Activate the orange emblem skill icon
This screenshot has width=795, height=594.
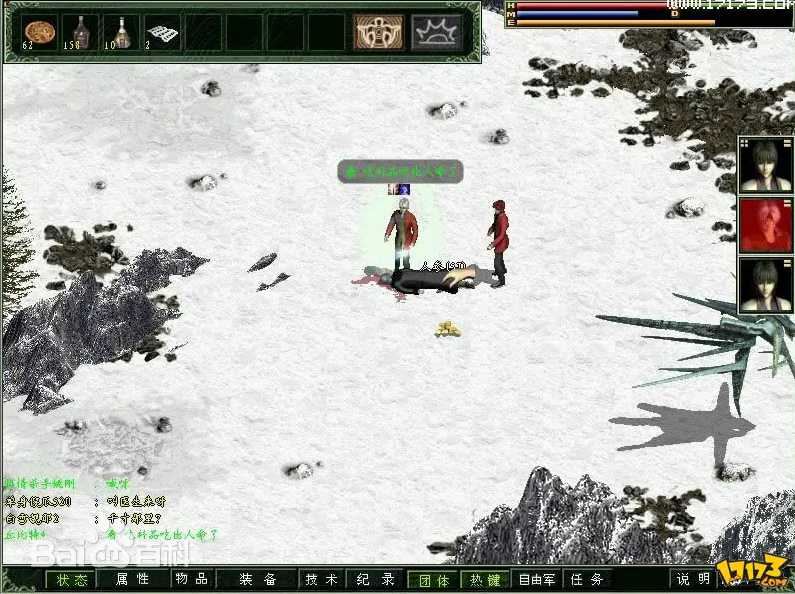point(379,31)
